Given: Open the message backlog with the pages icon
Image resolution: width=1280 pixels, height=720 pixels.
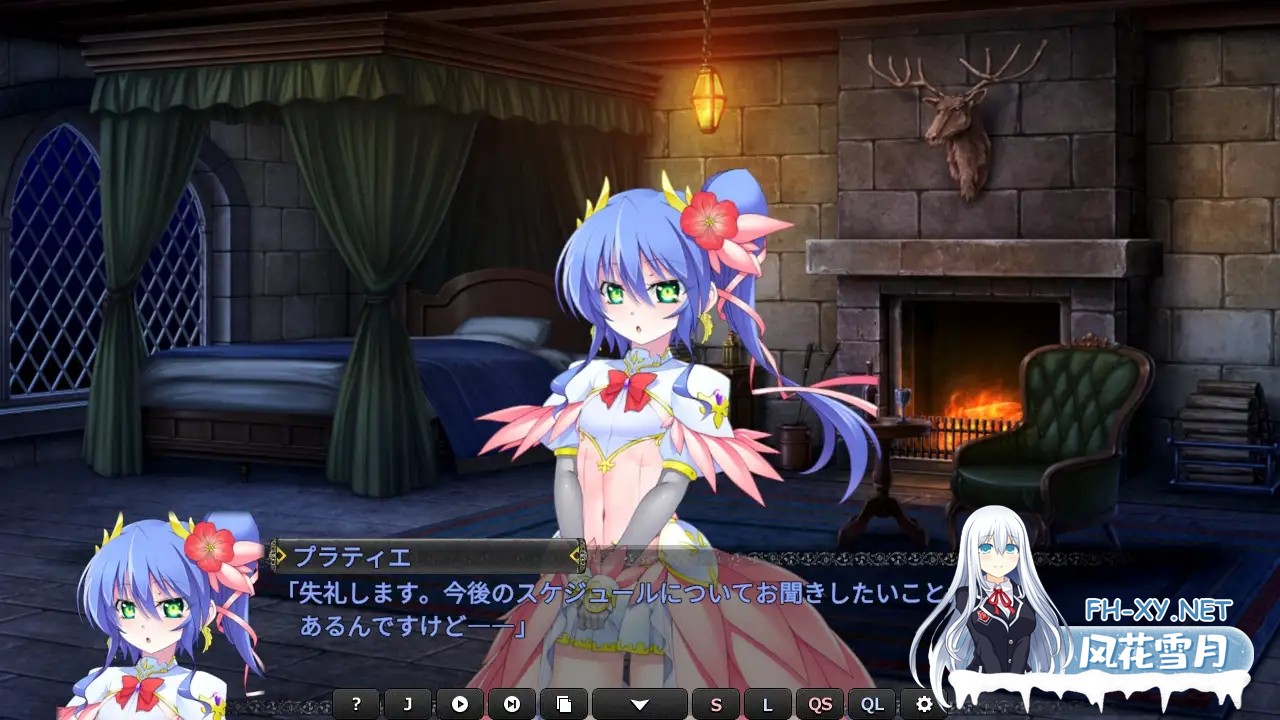Looking at the screenshot, I should [565, 705].
